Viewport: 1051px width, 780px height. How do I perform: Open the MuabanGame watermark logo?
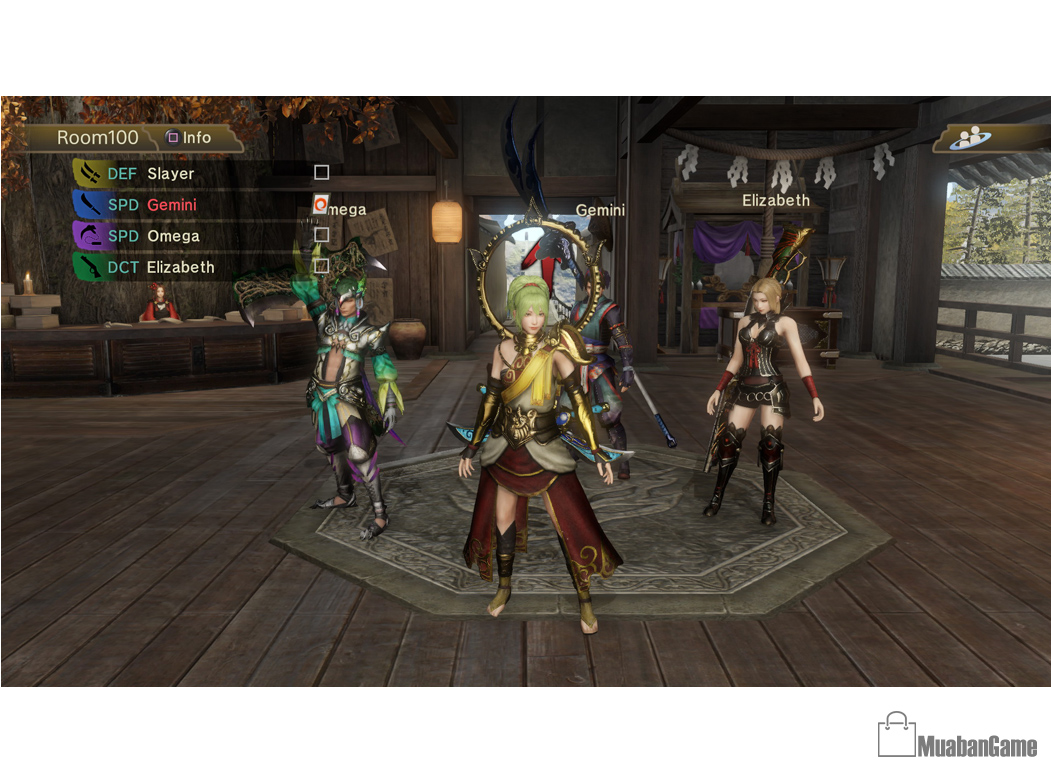[x=957, y=736]
